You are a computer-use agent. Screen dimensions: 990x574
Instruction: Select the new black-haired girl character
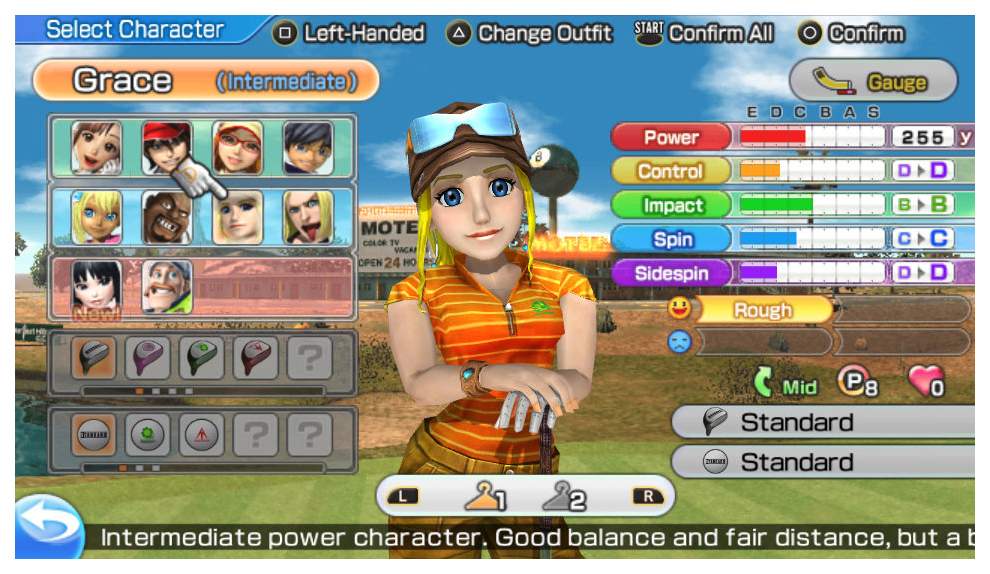[x=97, y=286]
